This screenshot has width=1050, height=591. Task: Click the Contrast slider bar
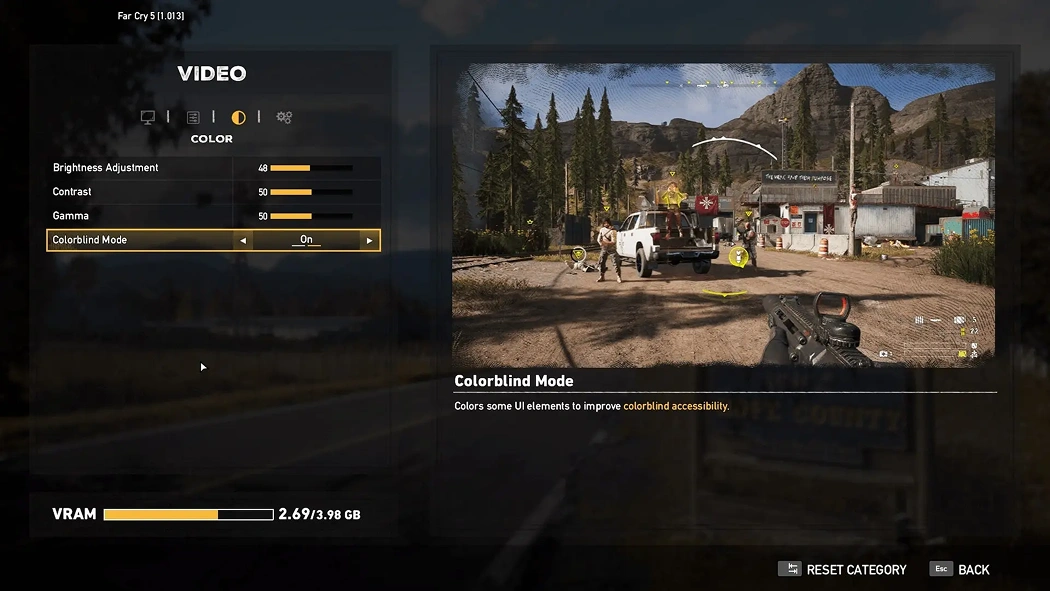tap(311, 192)
